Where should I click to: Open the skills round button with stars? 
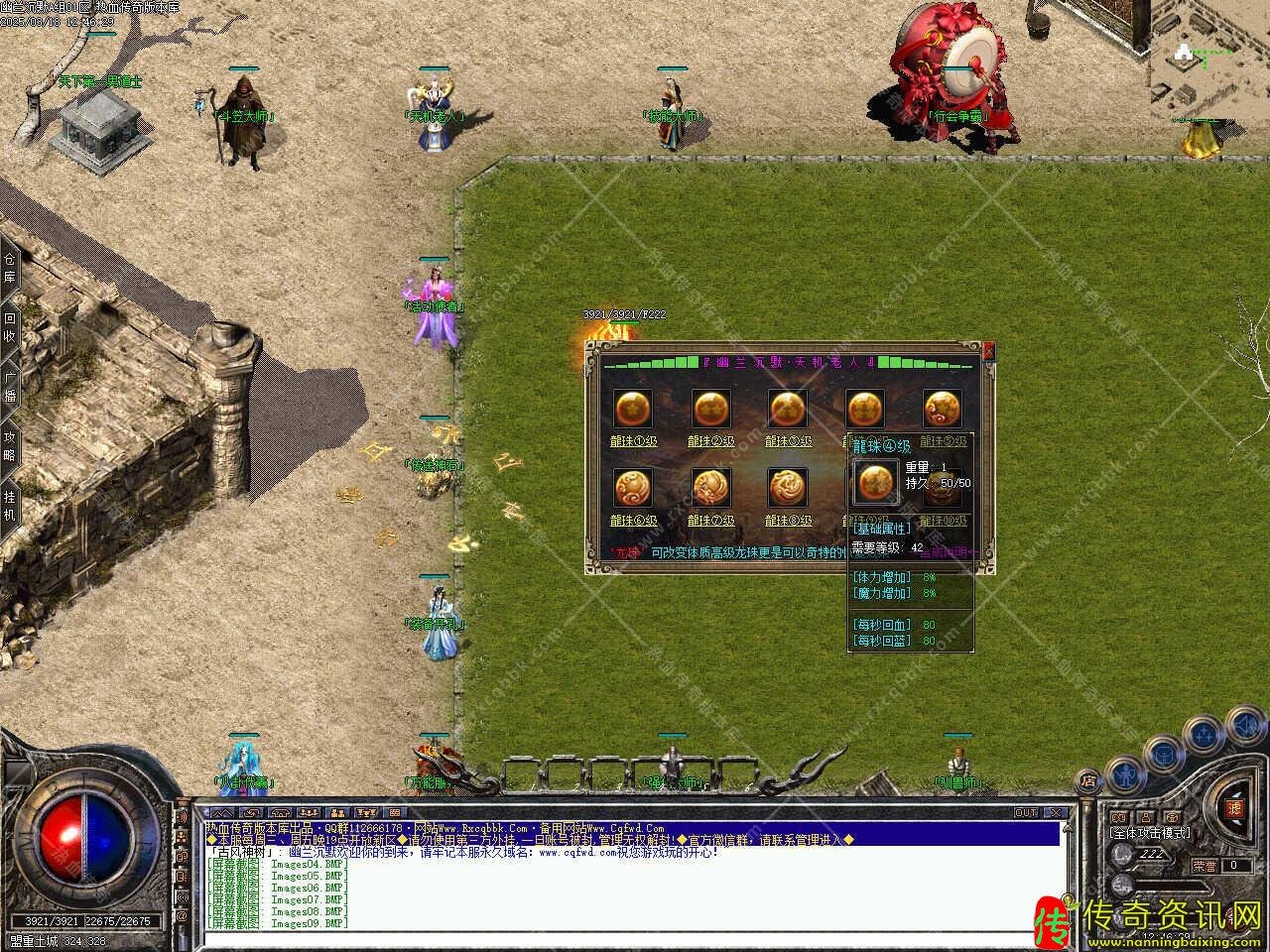pos(1204,735)
